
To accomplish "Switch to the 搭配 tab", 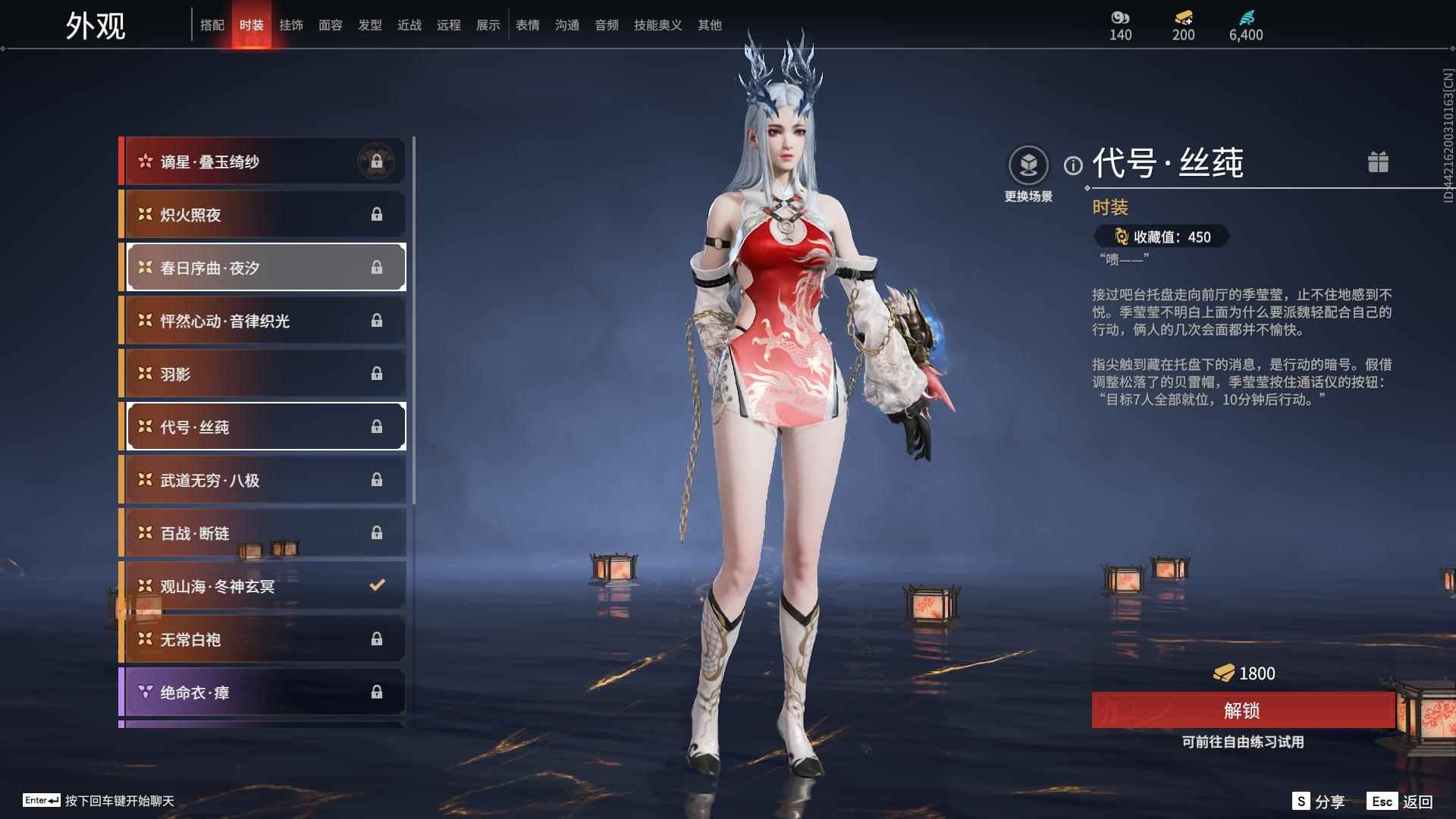I will (x=214, y=24).
